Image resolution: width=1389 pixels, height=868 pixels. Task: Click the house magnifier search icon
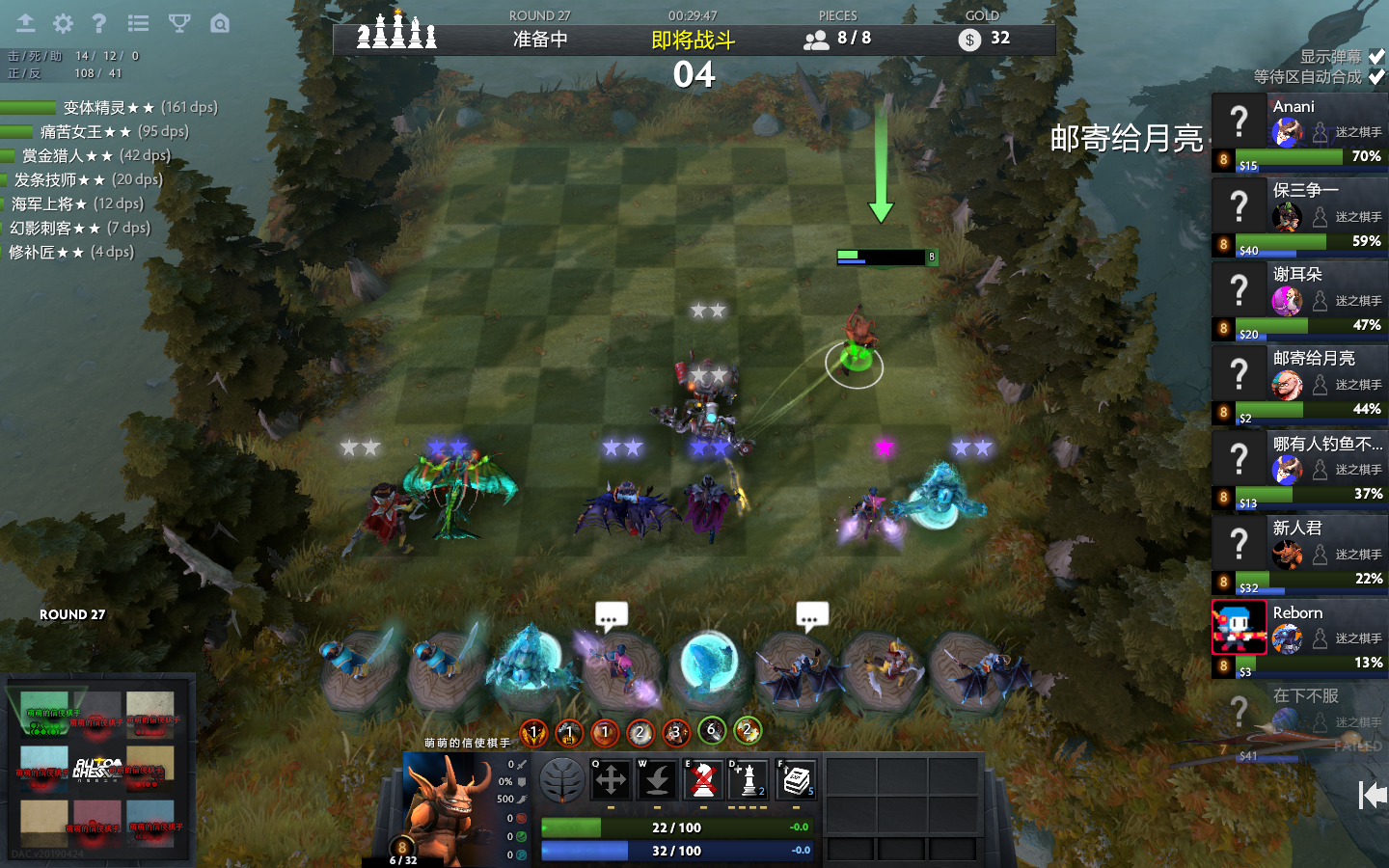(x=220, y=23)
